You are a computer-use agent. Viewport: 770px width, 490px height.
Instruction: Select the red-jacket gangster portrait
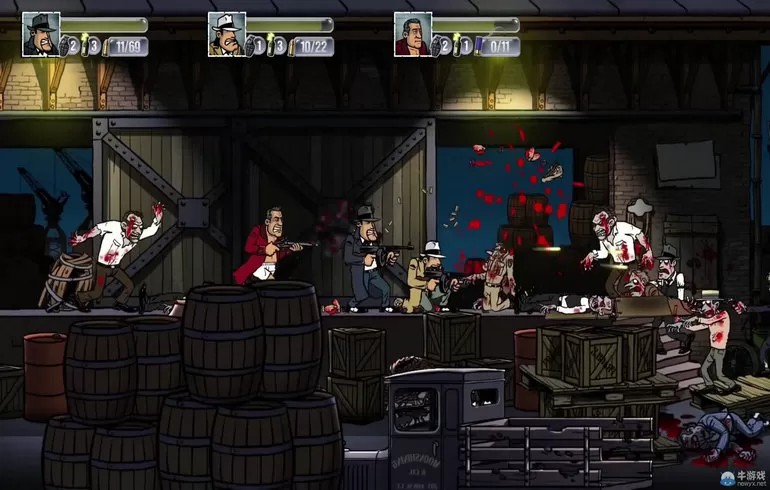(x=412, y=33)
